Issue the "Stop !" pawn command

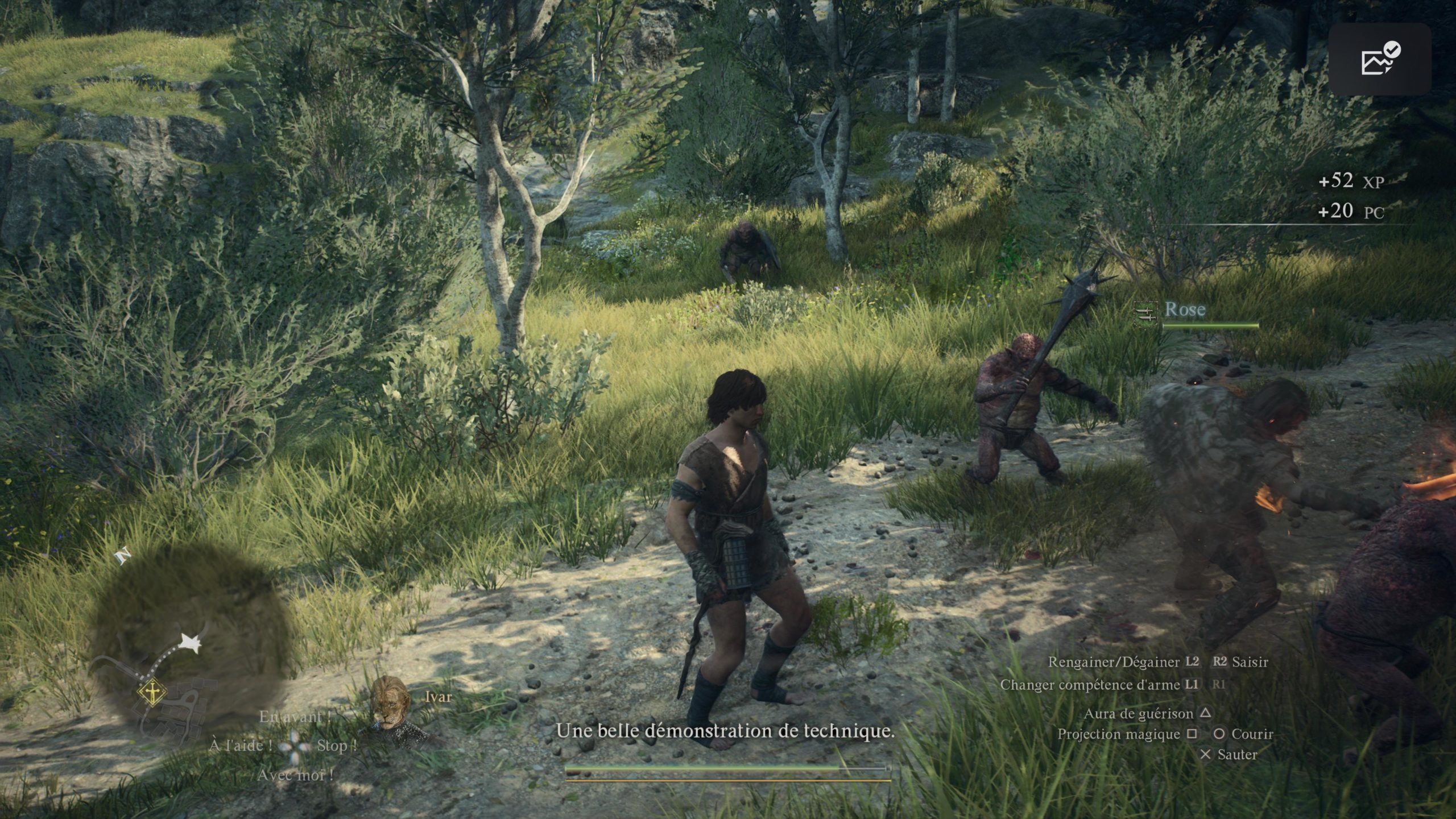[x=336, y=746]
